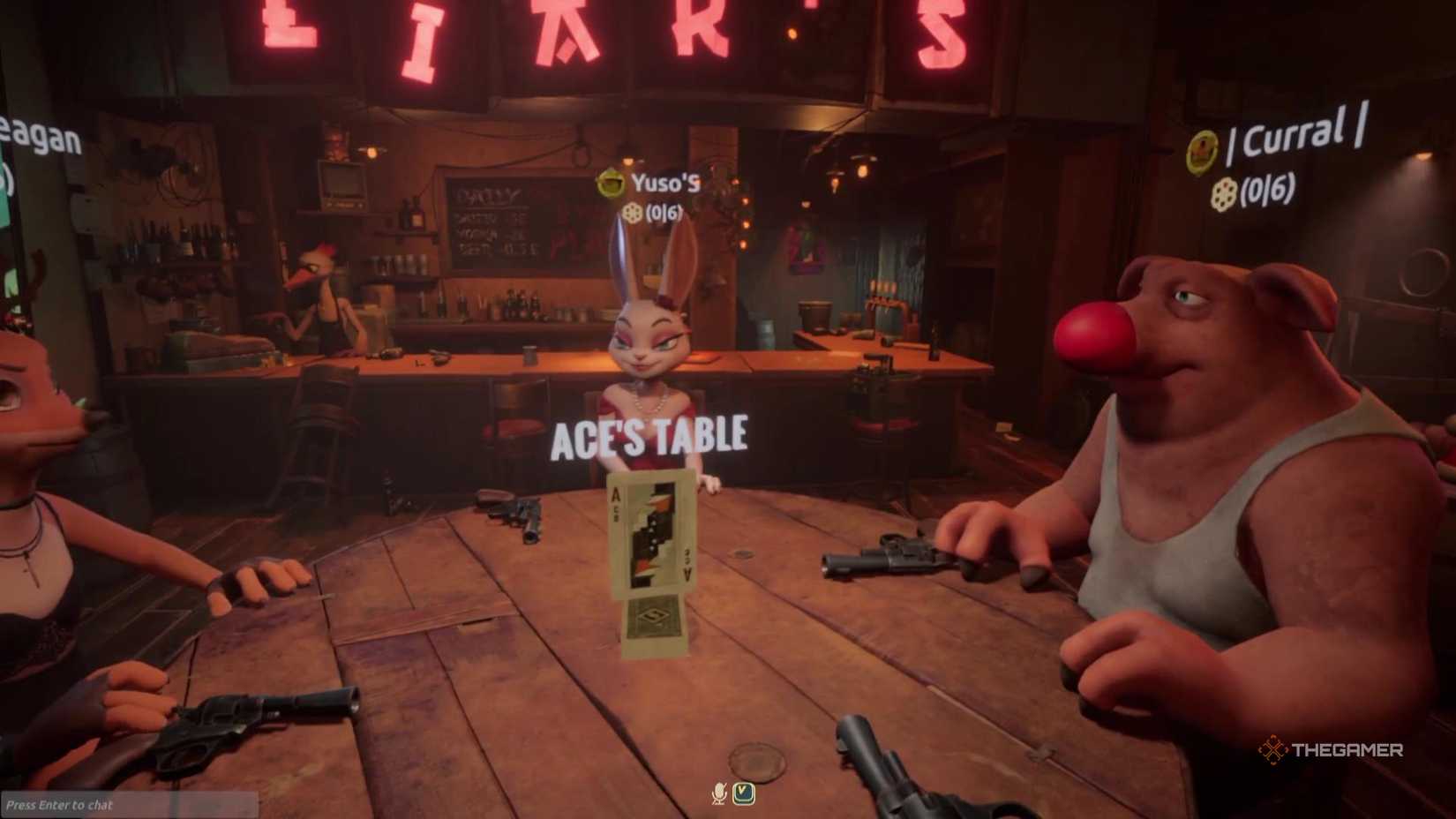Toggle your microphone mute status
The image size is (1456, 819).
[717, 793]
